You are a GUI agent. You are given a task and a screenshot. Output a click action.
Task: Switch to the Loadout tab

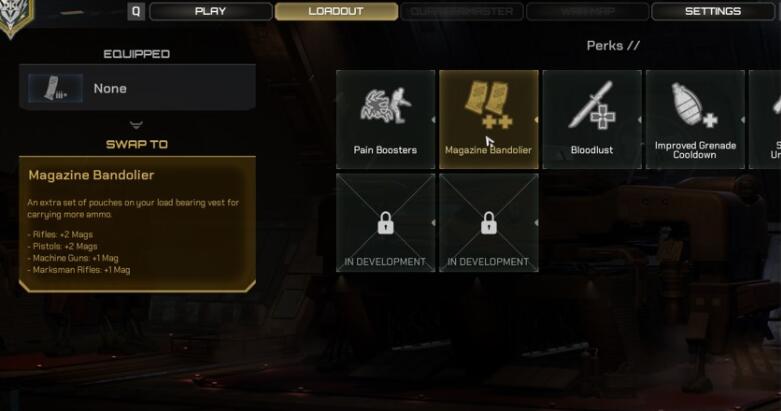[336, 12]
